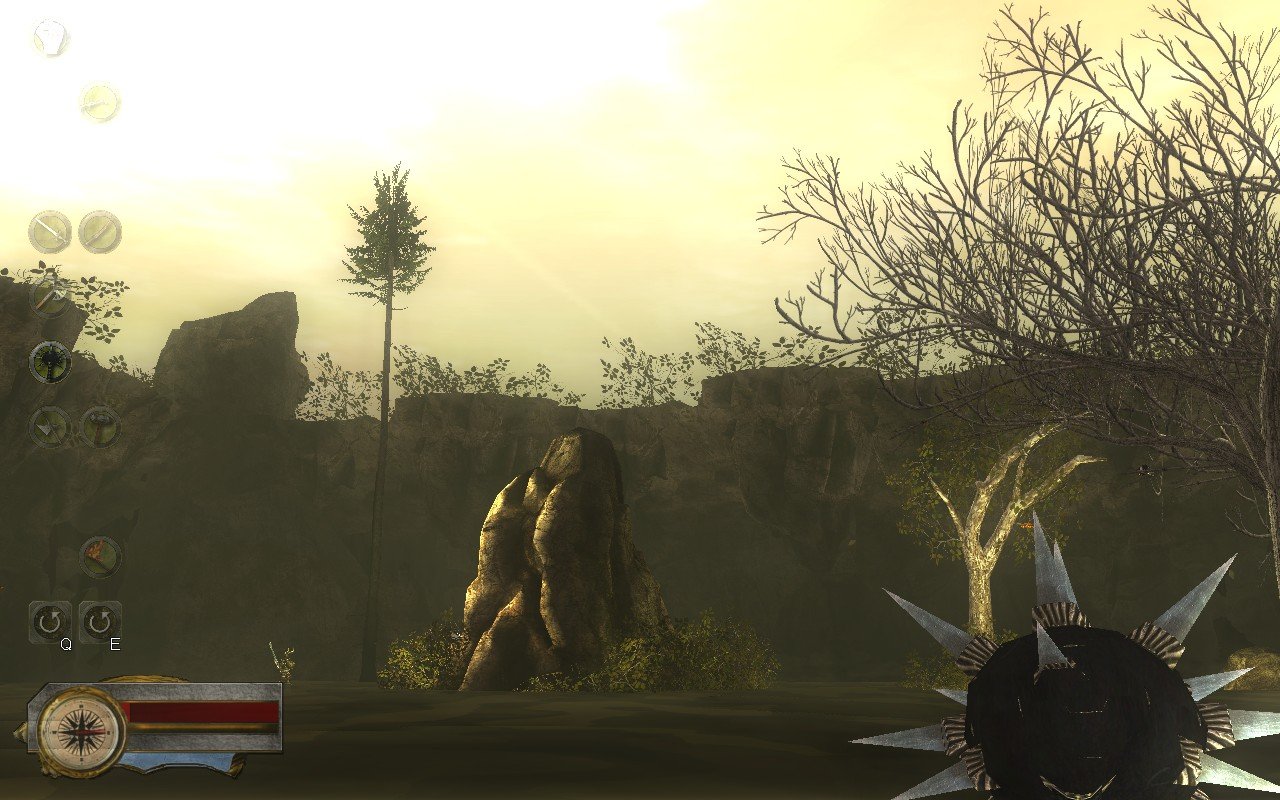Select the dark crosshair targeting icon
The height and width of the screenshot is (800, 1280).
click(48, 362)
